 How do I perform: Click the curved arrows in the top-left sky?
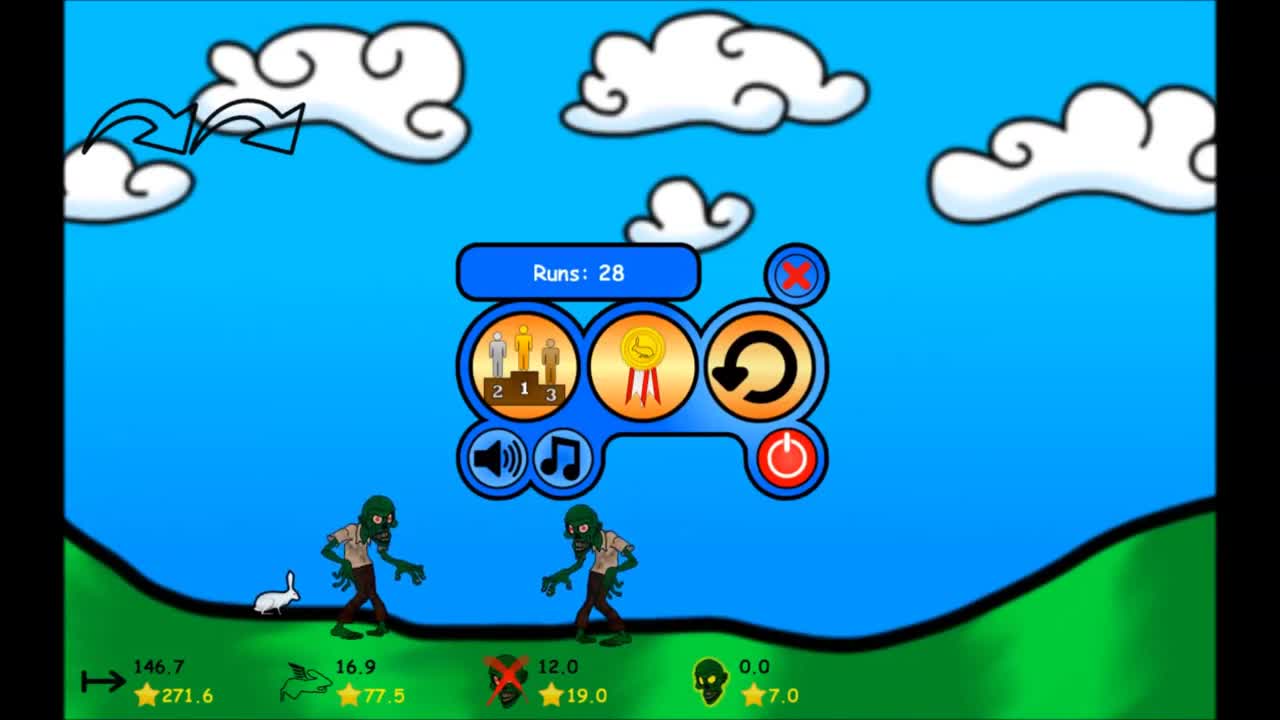click(x=195, y=125)
